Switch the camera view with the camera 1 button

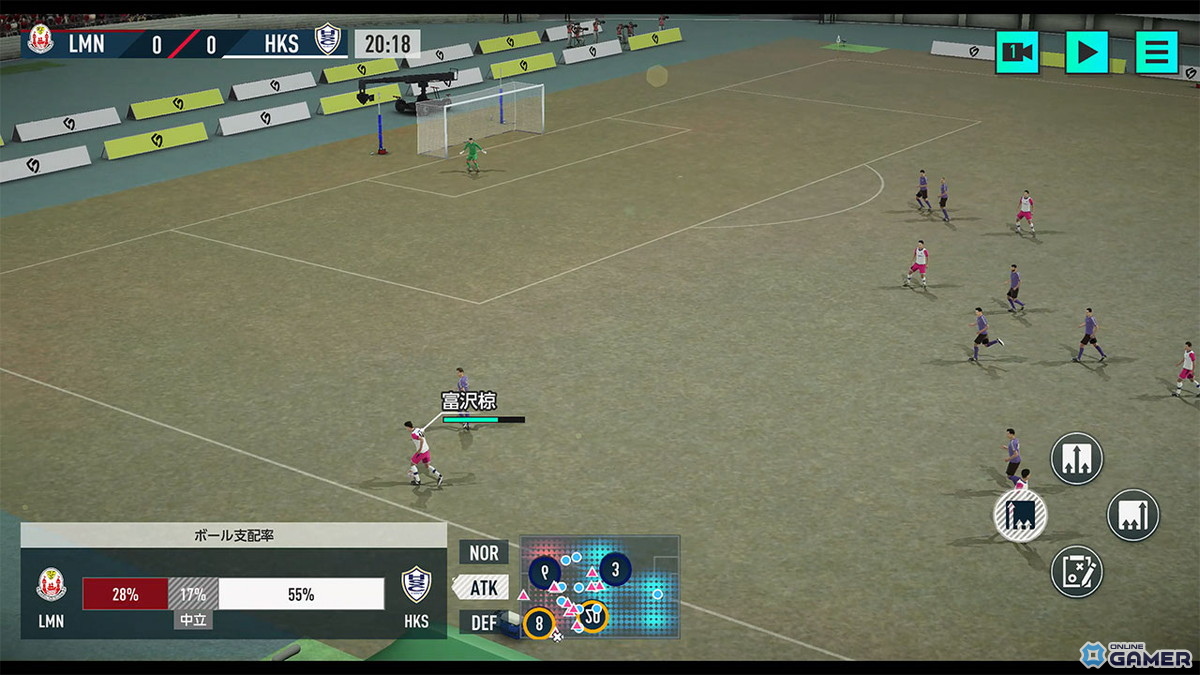[x=1017, y=52]
